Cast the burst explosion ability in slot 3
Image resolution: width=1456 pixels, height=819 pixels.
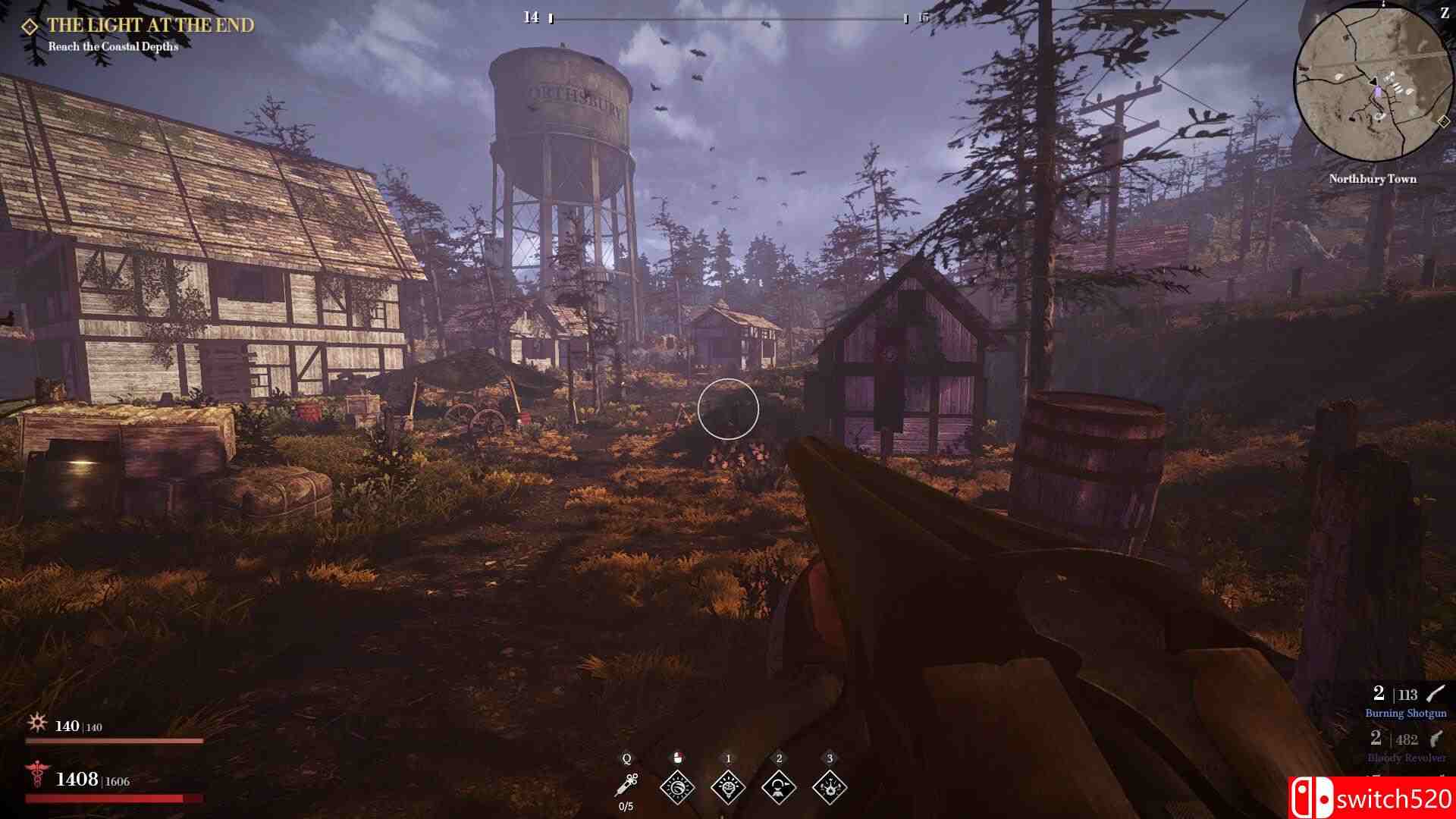830,787
